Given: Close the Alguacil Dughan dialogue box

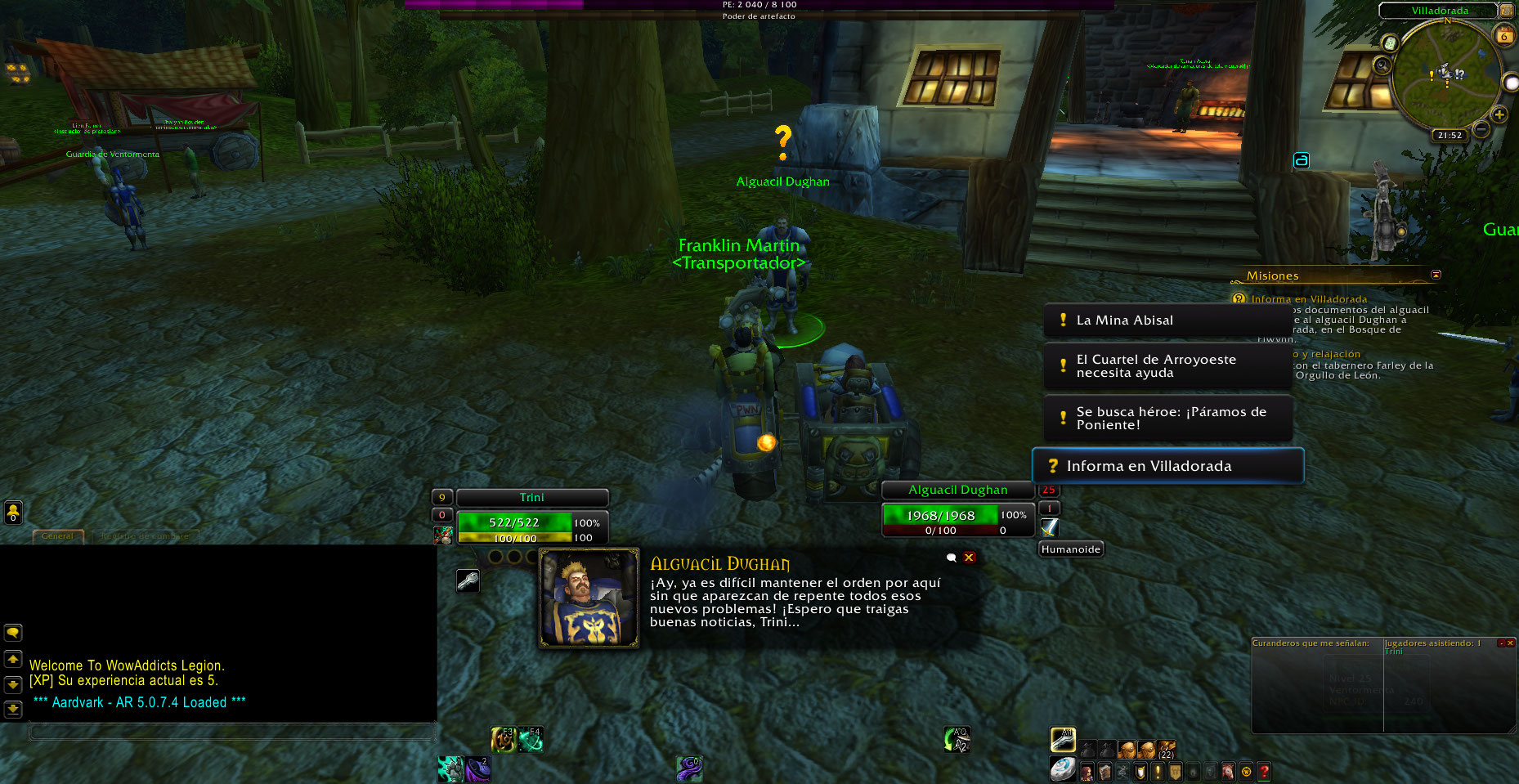Looking at the screenshot, I should 969,558.
